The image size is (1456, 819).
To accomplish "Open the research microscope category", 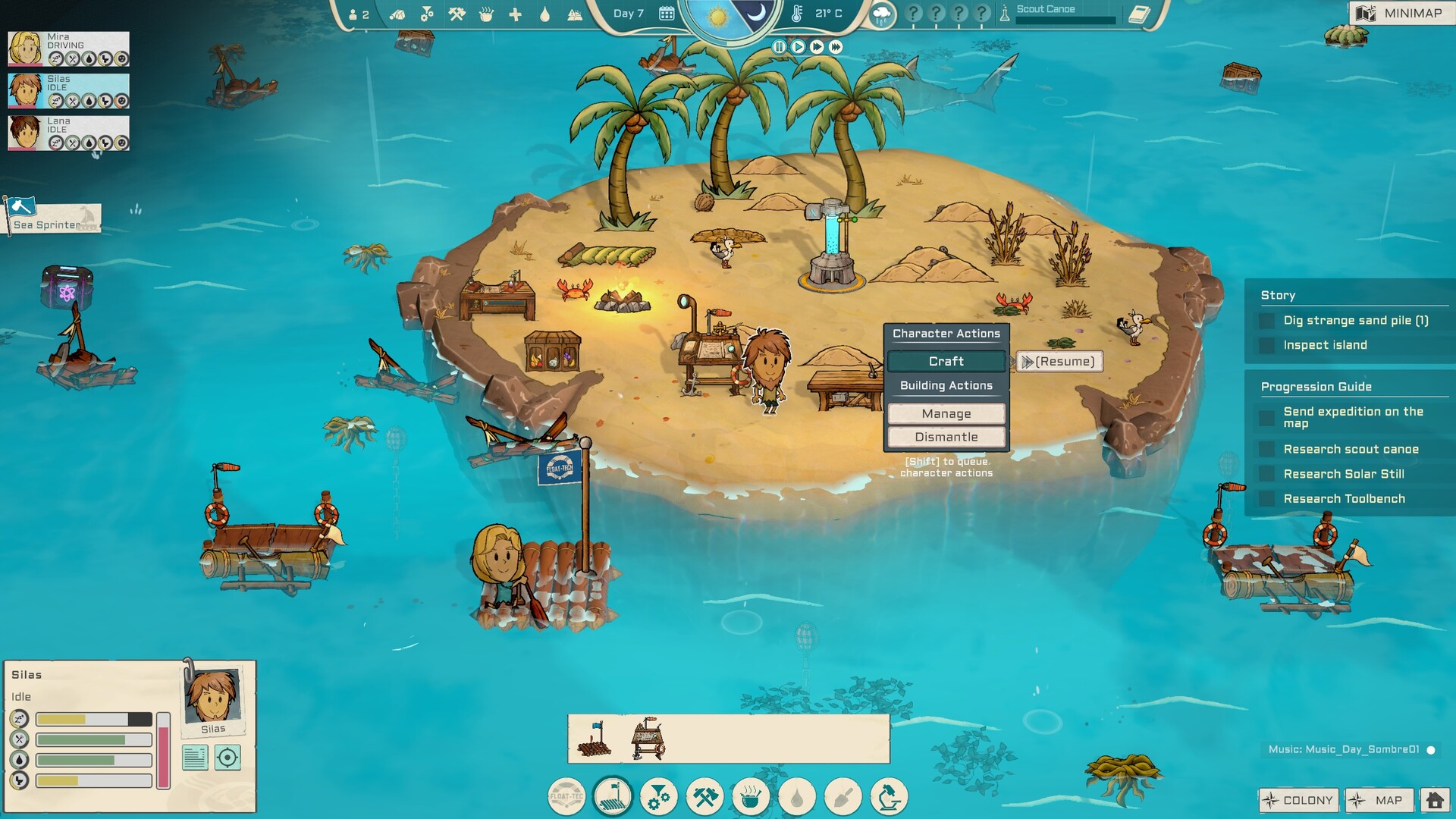I will (889, 797).
